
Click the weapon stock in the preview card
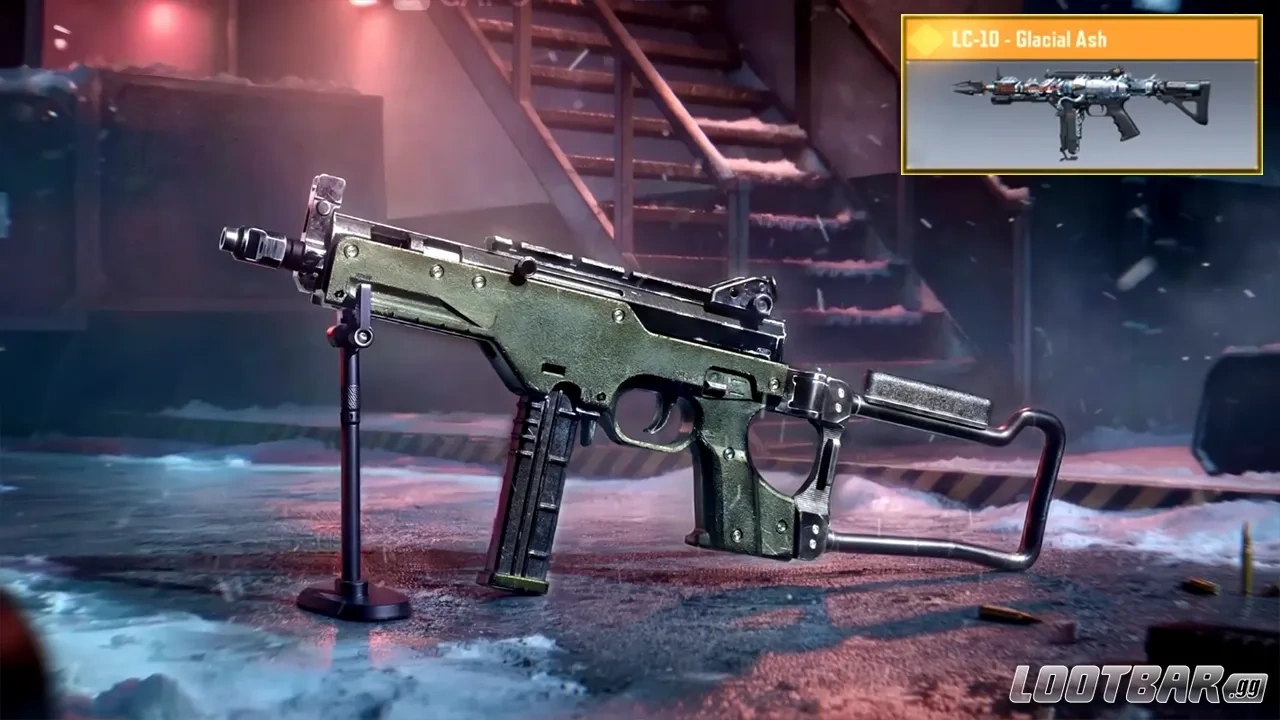pyautogui.click(x=1190, y=105)
